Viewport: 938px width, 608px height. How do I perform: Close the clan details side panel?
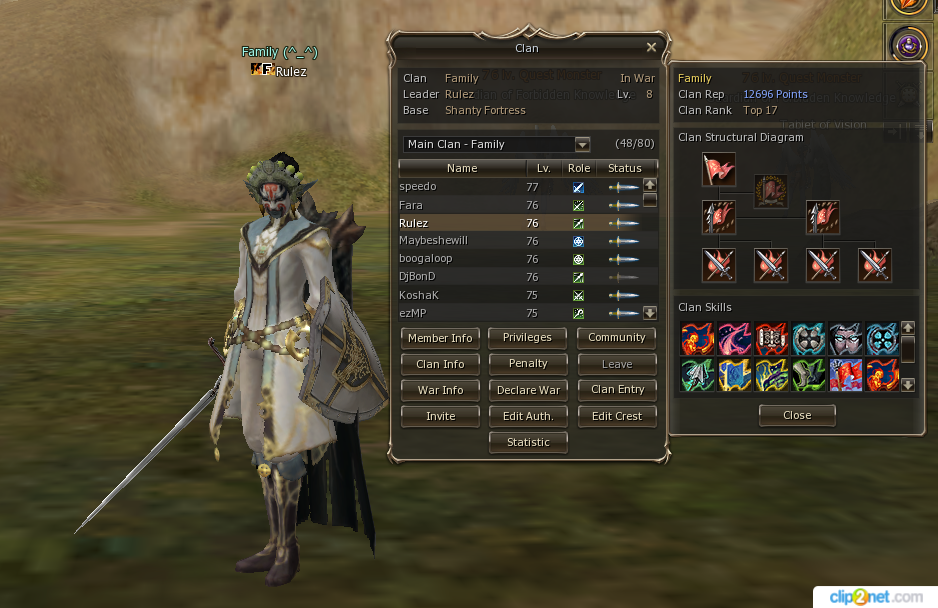tap(797, 415)
